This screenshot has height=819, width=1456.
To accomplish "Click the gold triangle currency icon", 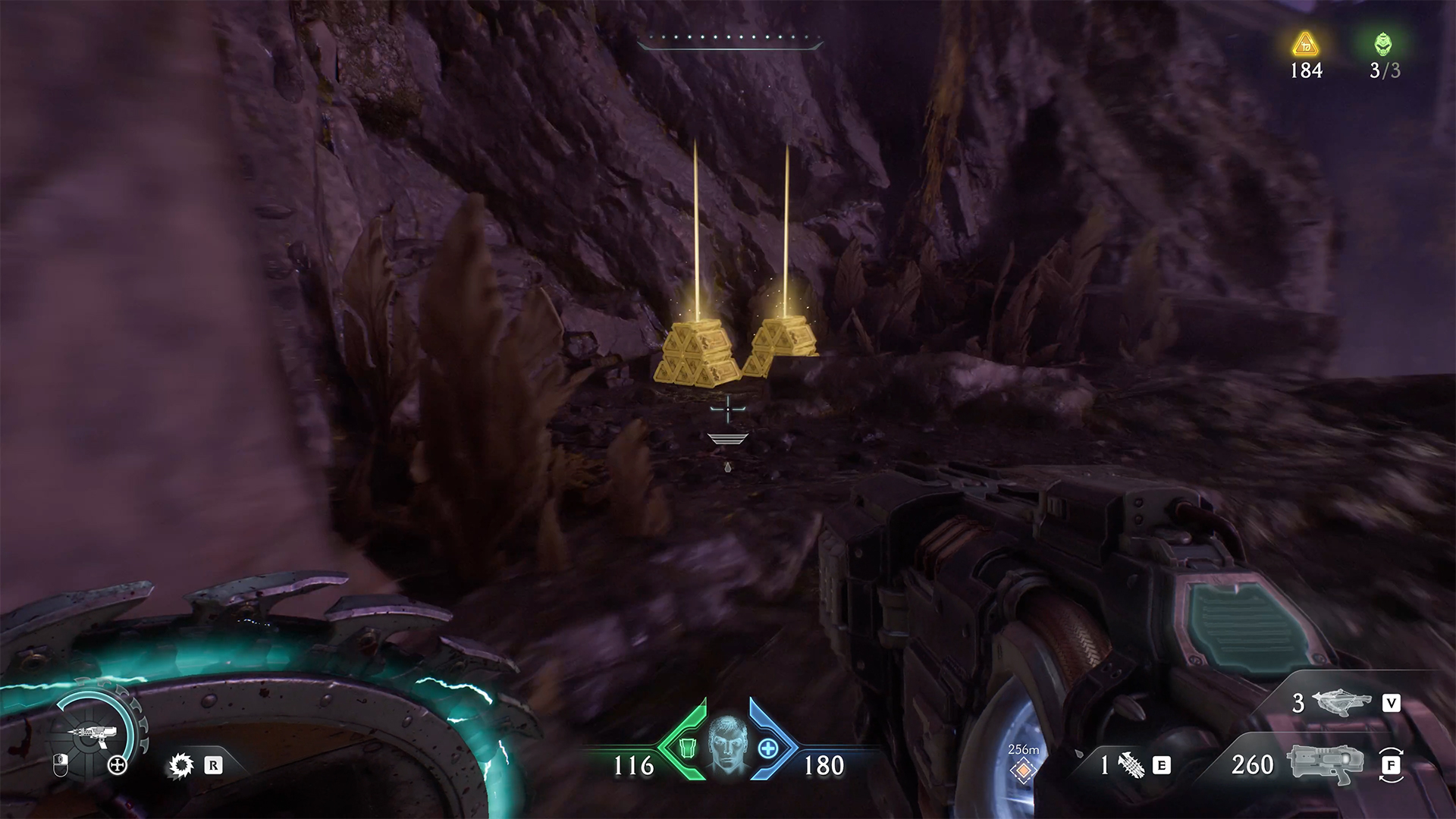I will pos(1305,44).
